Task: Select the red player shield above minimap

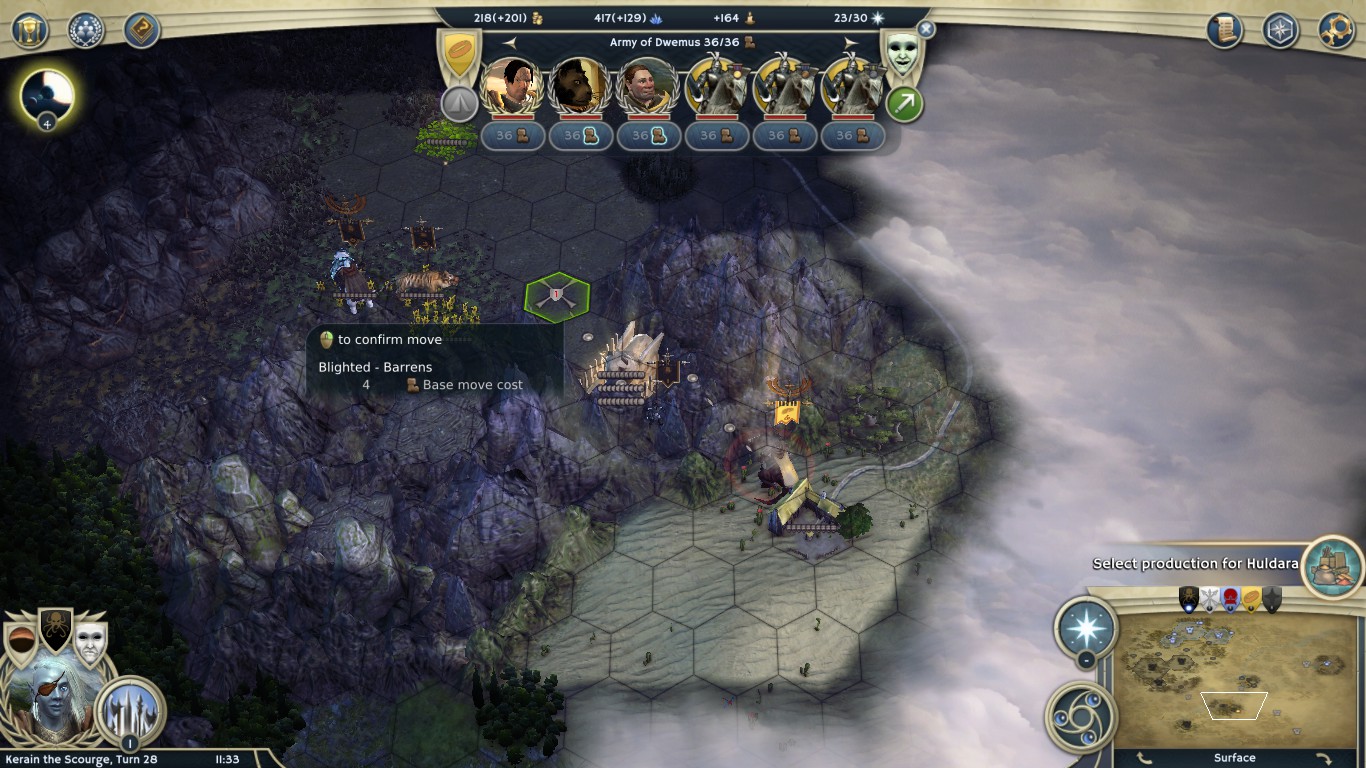Action: click(1230, 599)
